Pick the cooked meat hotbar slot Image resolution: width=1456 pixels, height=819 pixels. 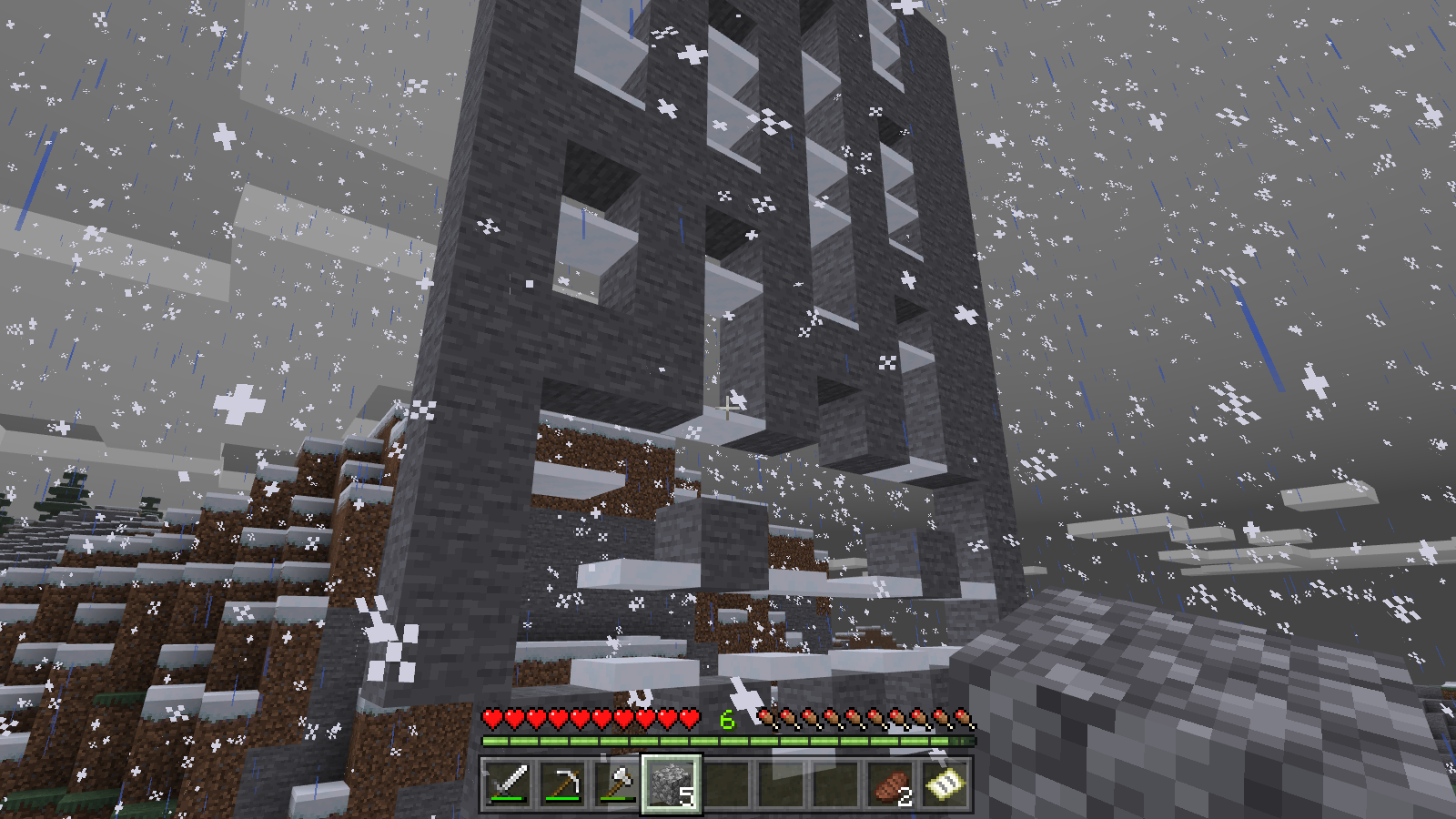point(890,784)
